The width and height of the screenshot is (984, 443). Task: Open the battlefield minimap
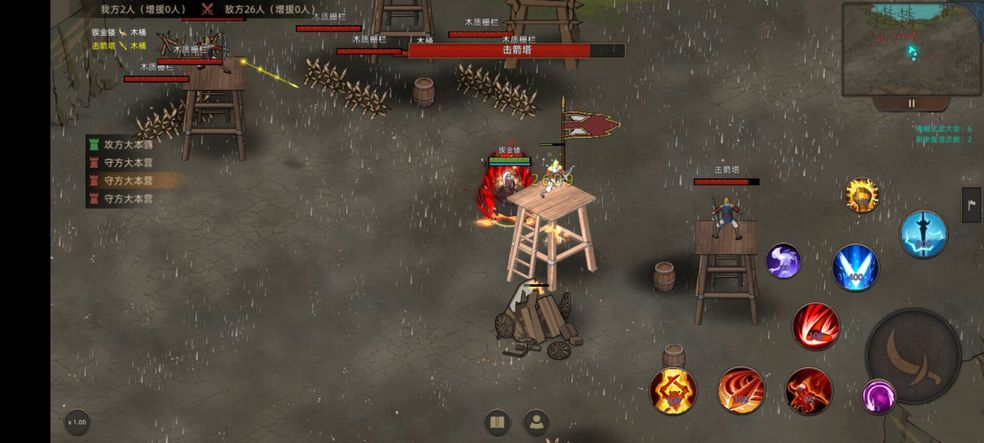pos(909,49)
